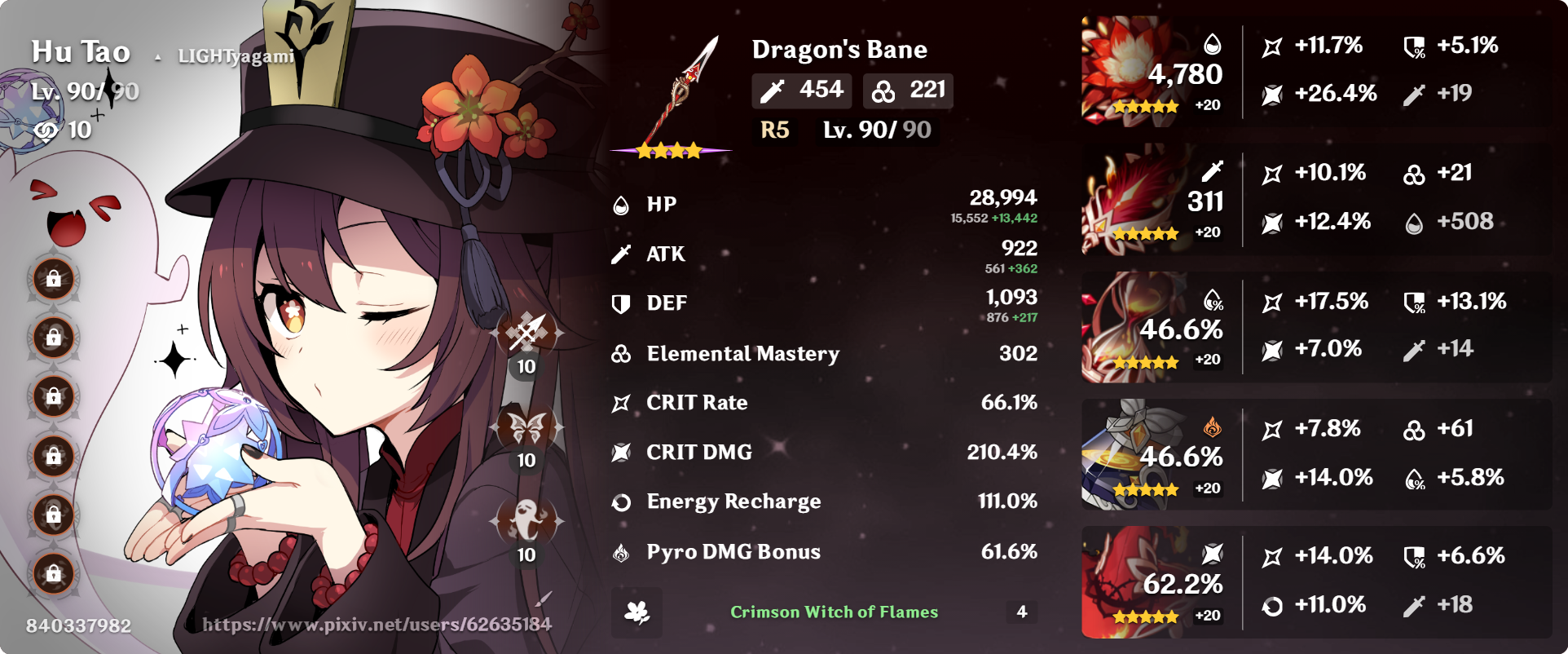This screenshot has height=654, width=1568.
Task: Click the Crimson Witch of Flames set icon
Action: [x=637, y=612]
